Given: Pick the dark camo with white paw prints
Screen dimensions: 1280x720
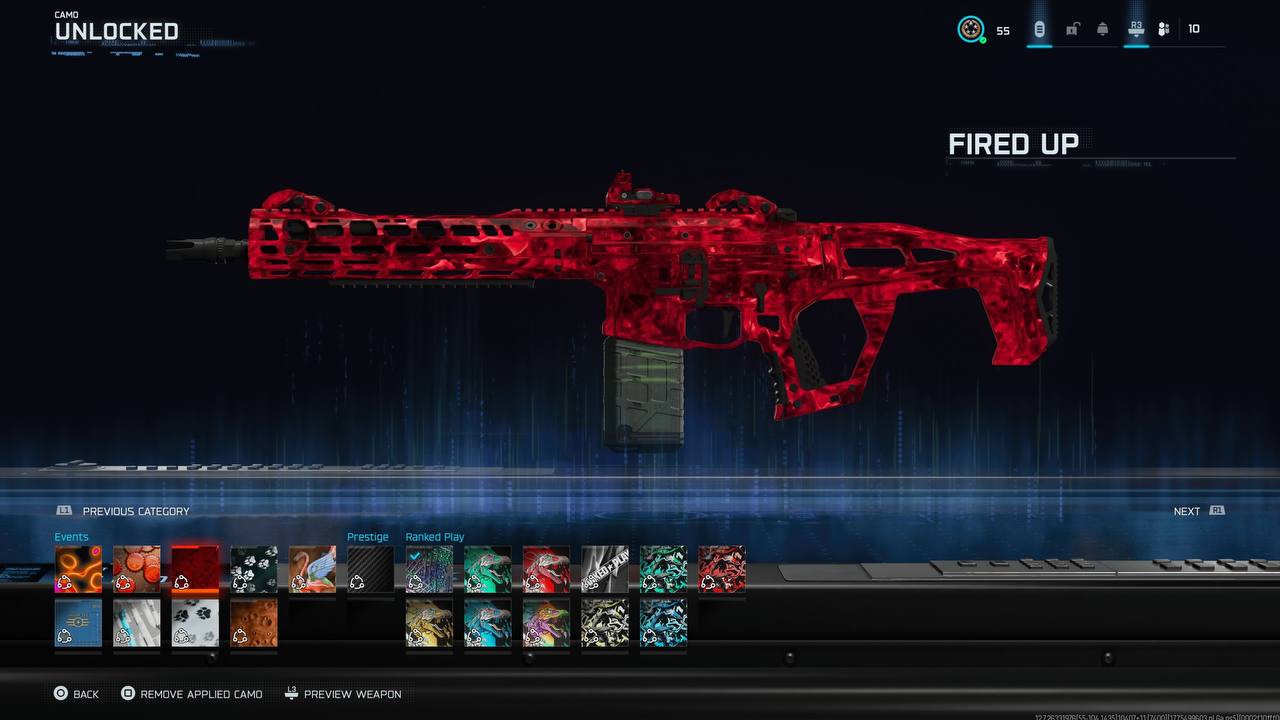Looking at the screenshot, I should click(x=254, y=569).
